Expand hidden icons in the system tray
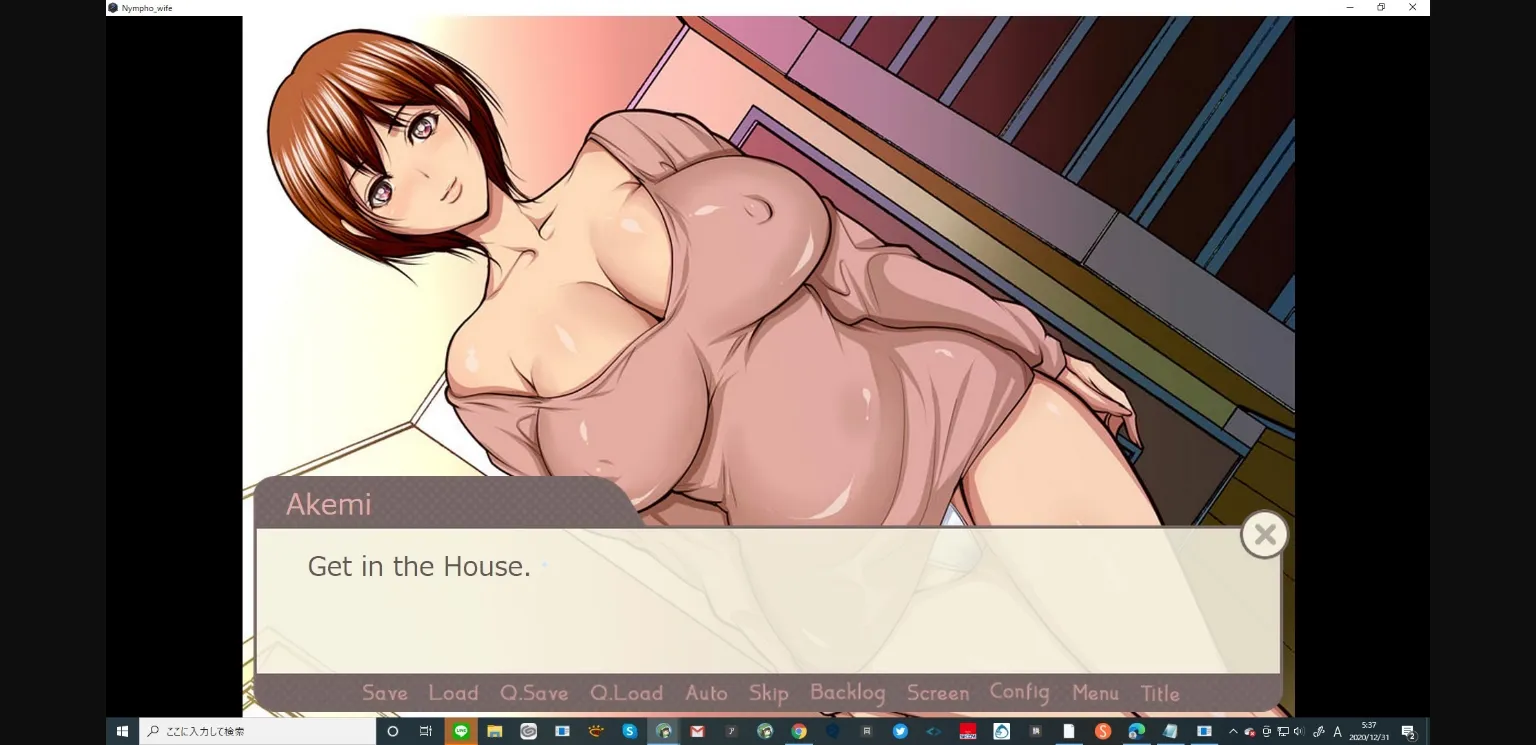 1233,731
